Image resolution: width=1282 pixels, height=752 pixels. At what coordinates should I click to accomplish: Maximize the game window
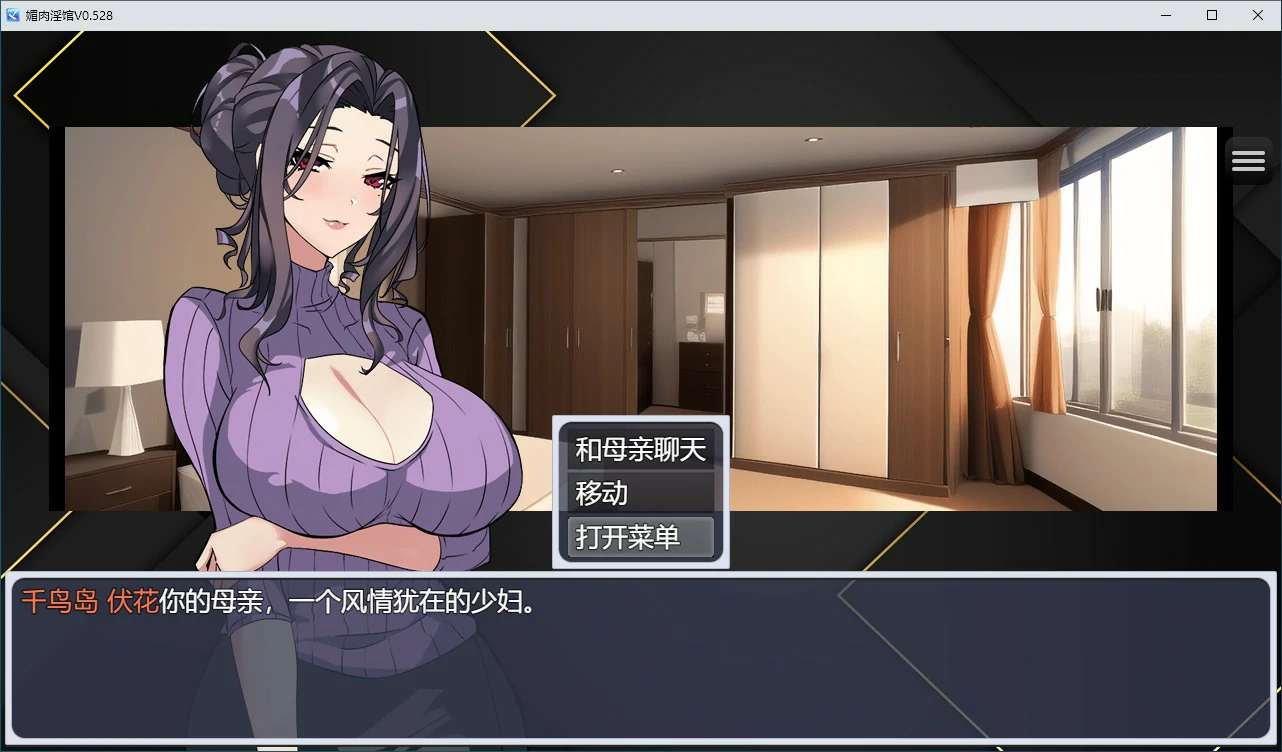1212,15
